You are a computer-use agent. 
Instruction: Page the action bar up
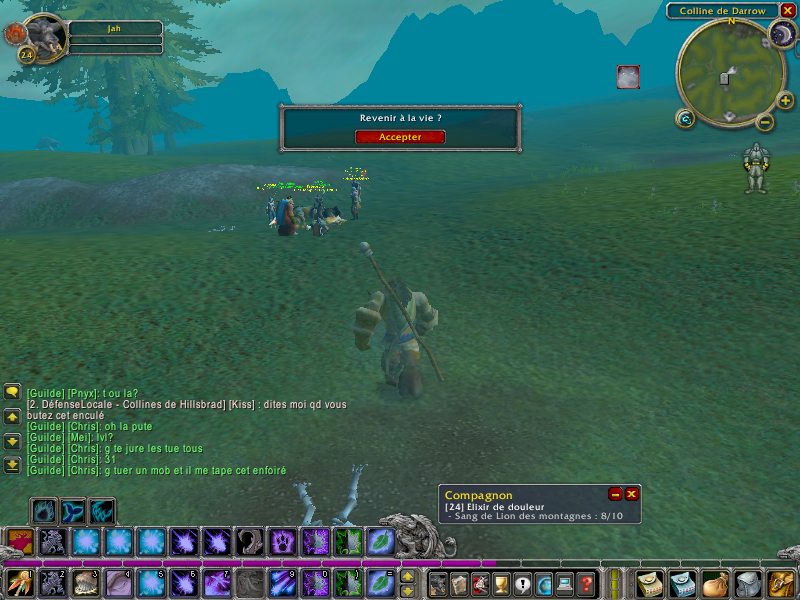tap(407, 575)
